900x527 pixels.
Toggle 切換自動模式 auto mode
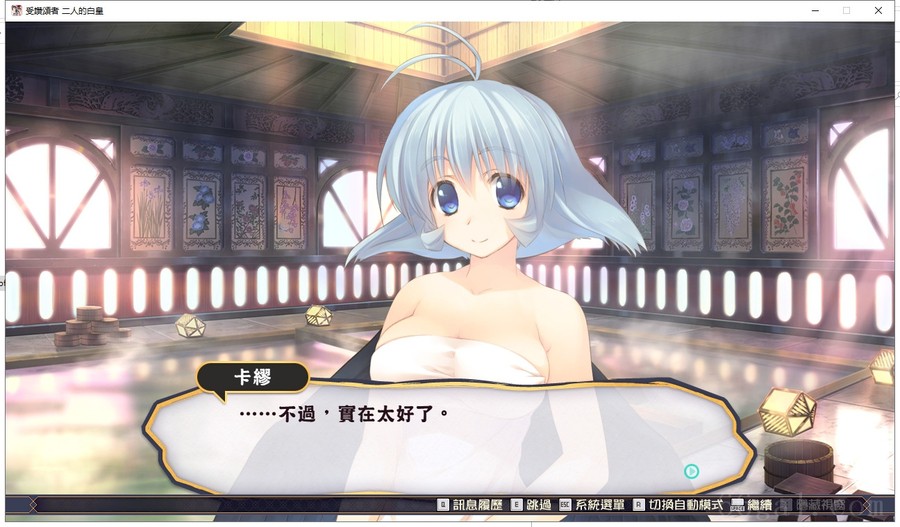tap(677, 505)
